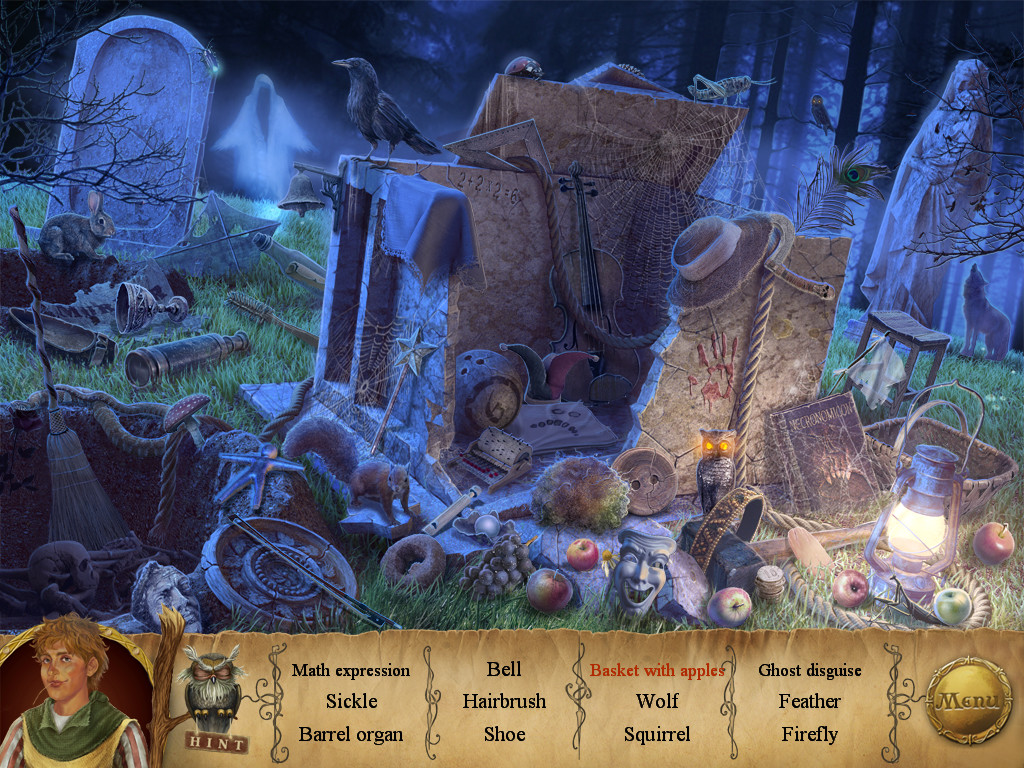Select the "Bell" list entry
Image resolution: width=1024 pixels, height=768 pixels.
504,669
